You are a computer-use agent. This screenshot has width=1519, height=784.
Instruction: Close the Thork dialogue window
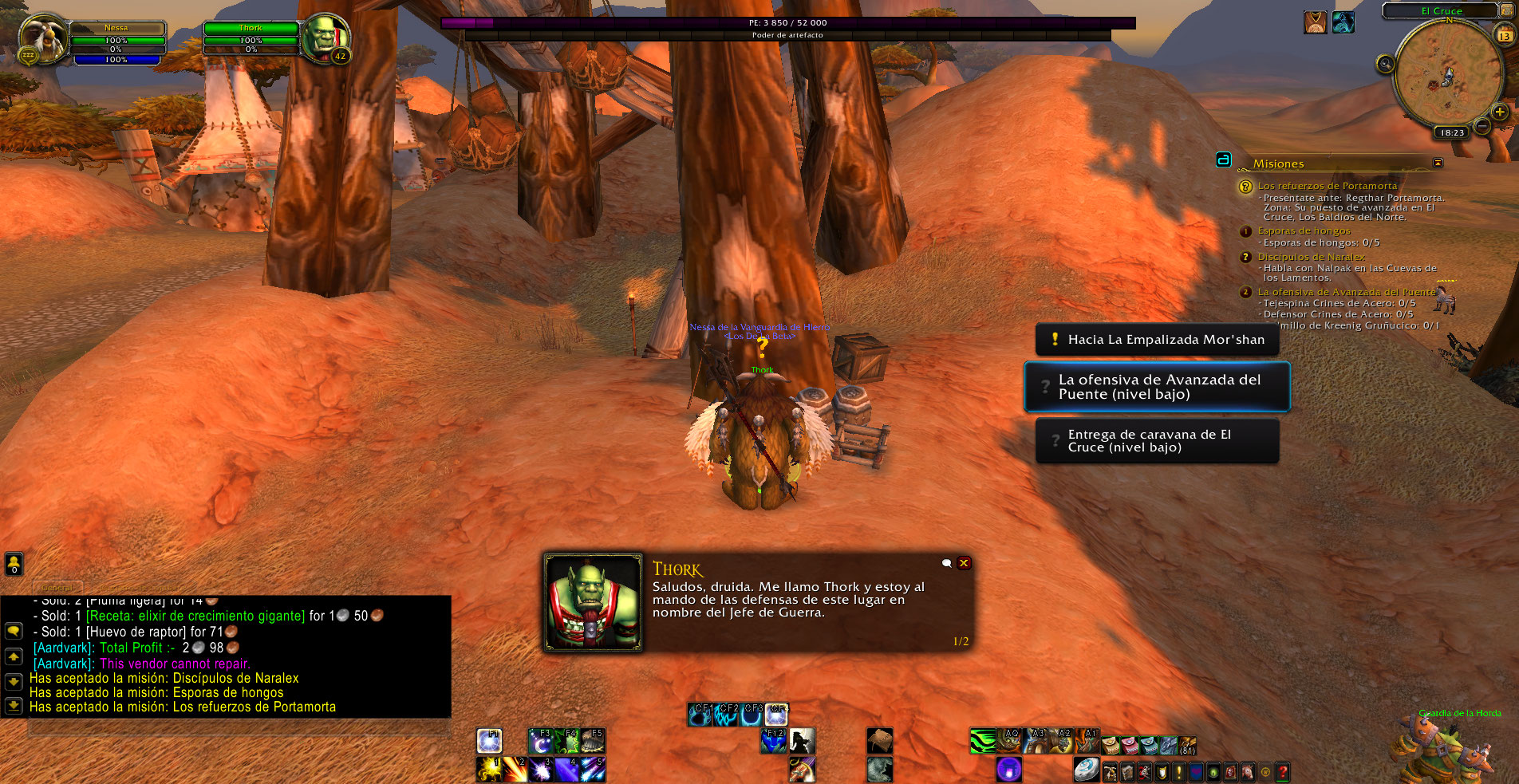[x=964, y=563]
